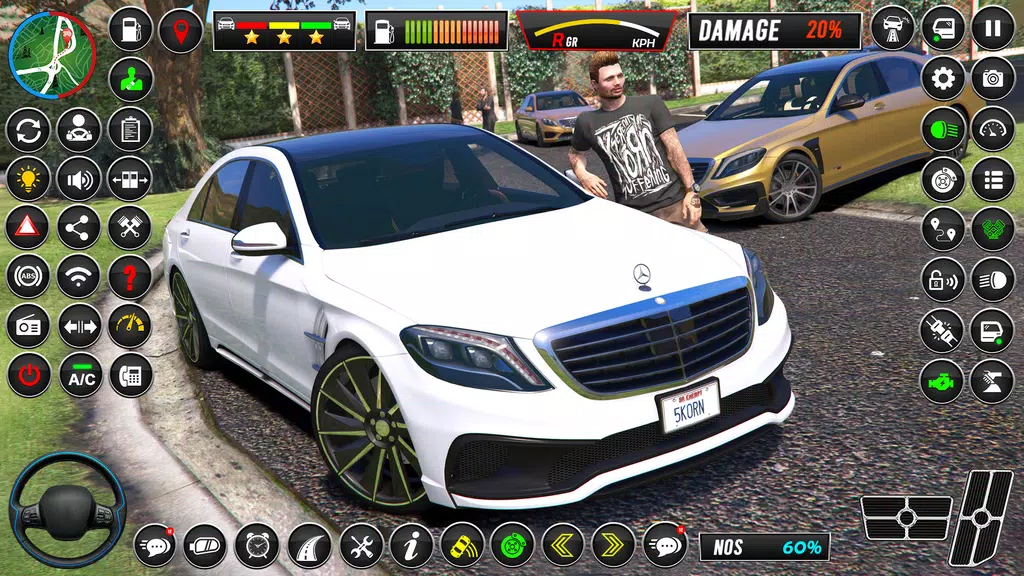Activate the right turn signal chevron

[613, 545]
